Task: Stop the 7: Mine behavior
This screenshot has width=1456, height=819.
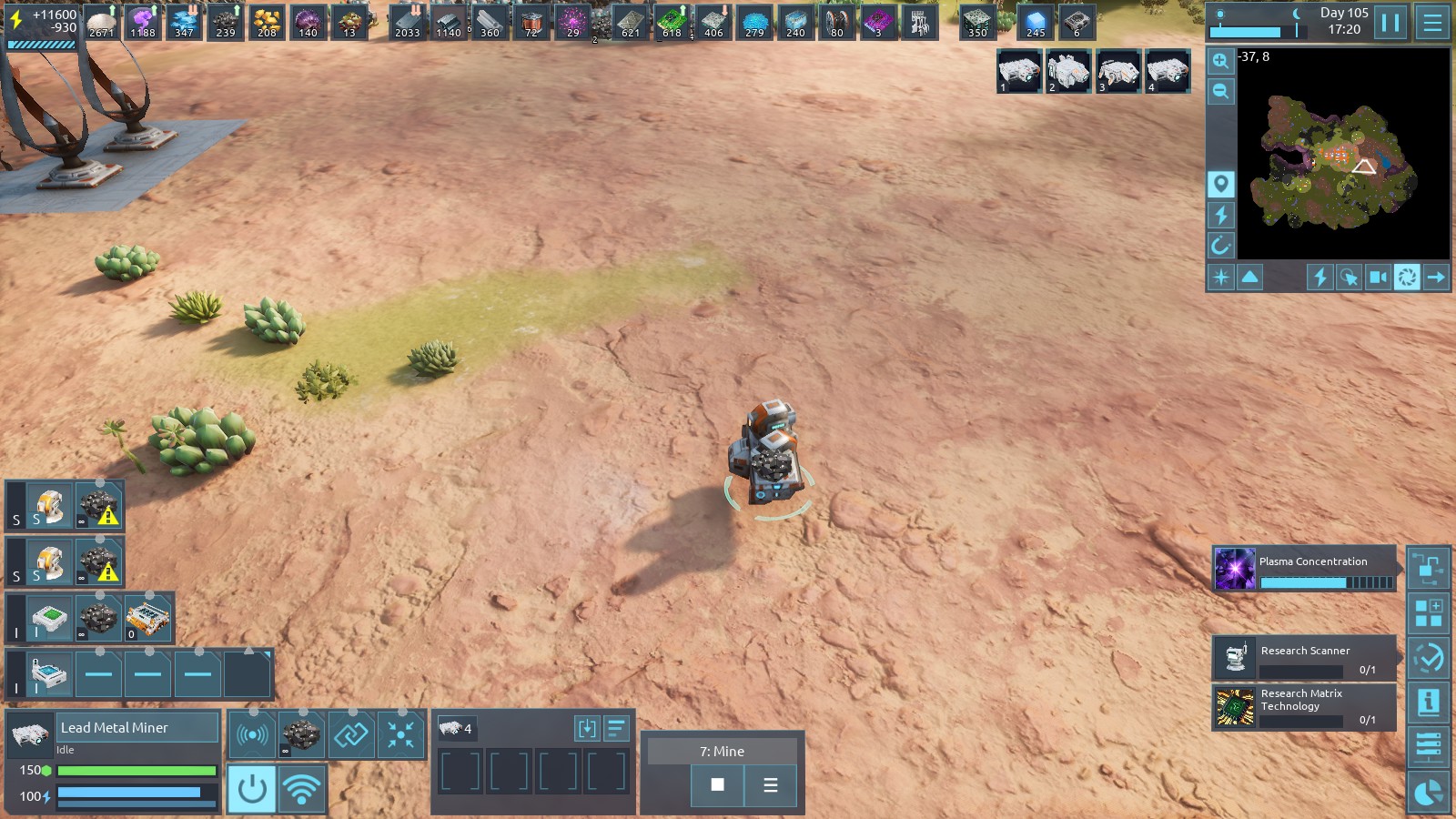Action: 717,784
